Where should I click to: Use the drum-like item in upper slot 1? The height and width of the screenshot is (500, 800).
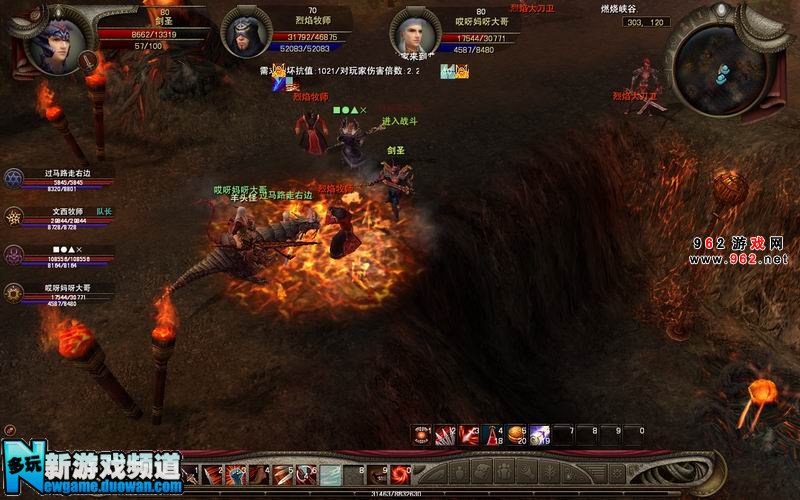tap(424, 433)
